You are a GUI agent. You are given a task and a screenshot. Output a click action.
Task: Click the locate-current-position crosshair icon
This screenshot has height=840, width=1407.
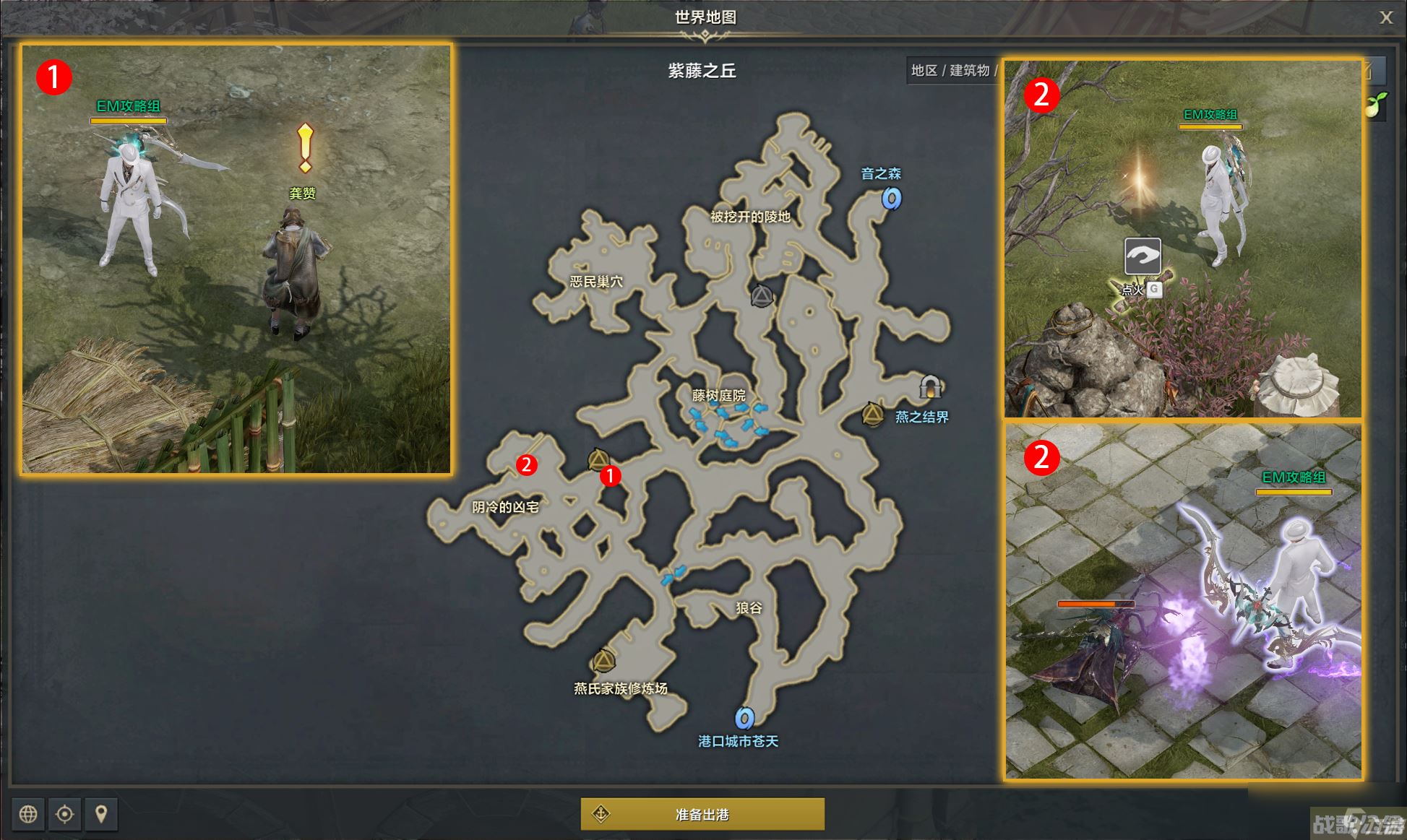click(x=66, y=814)
